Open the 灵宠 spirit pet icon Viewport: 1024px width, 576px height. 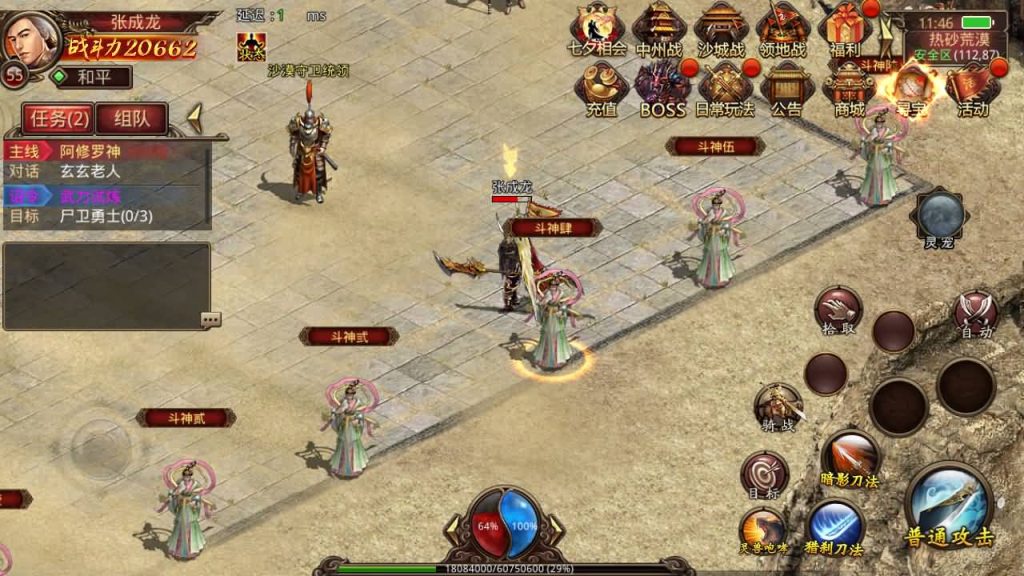[x=940, y=217]
